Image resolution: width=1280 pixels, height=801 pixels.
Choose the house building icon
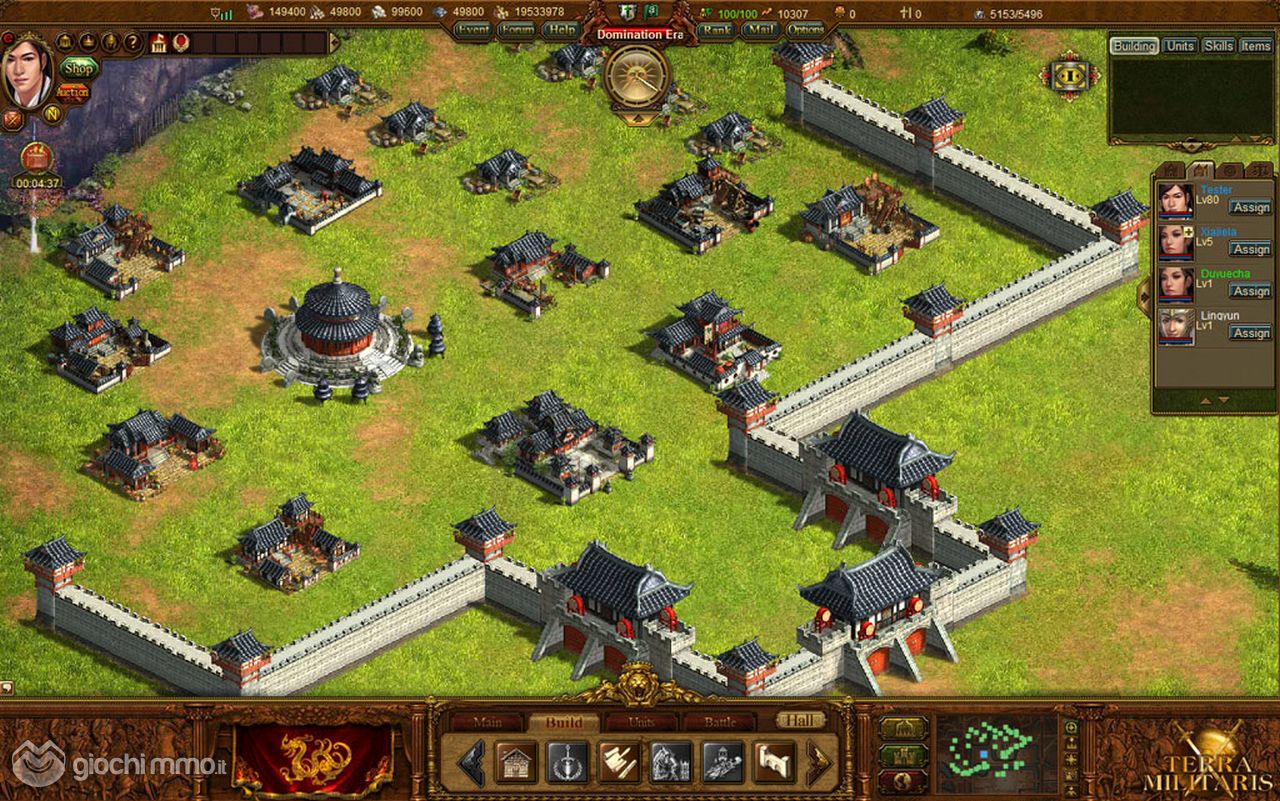(516, 763)
